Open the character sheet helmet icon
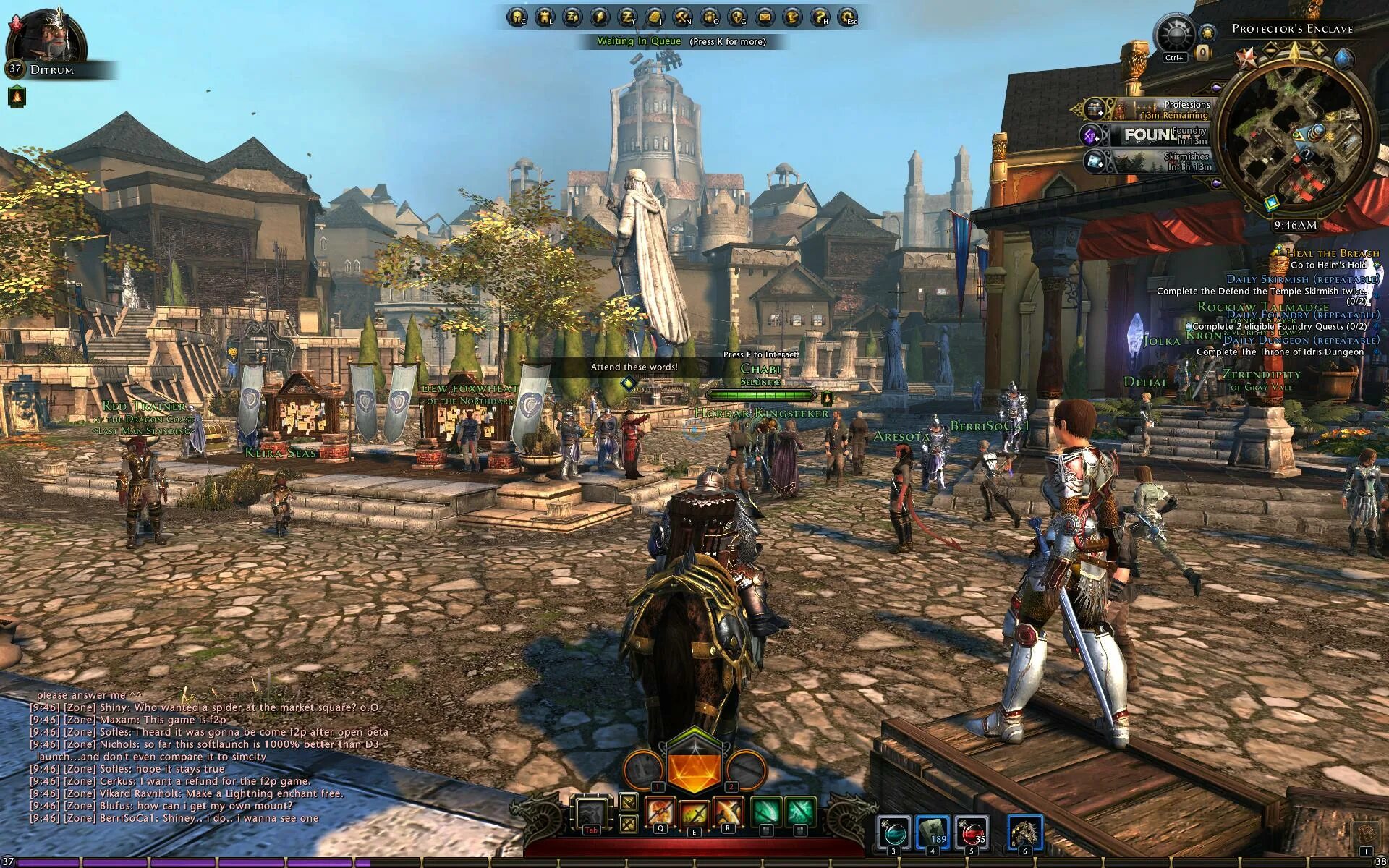The height and width of the screenshot is (868, 1389). point(518,17)
